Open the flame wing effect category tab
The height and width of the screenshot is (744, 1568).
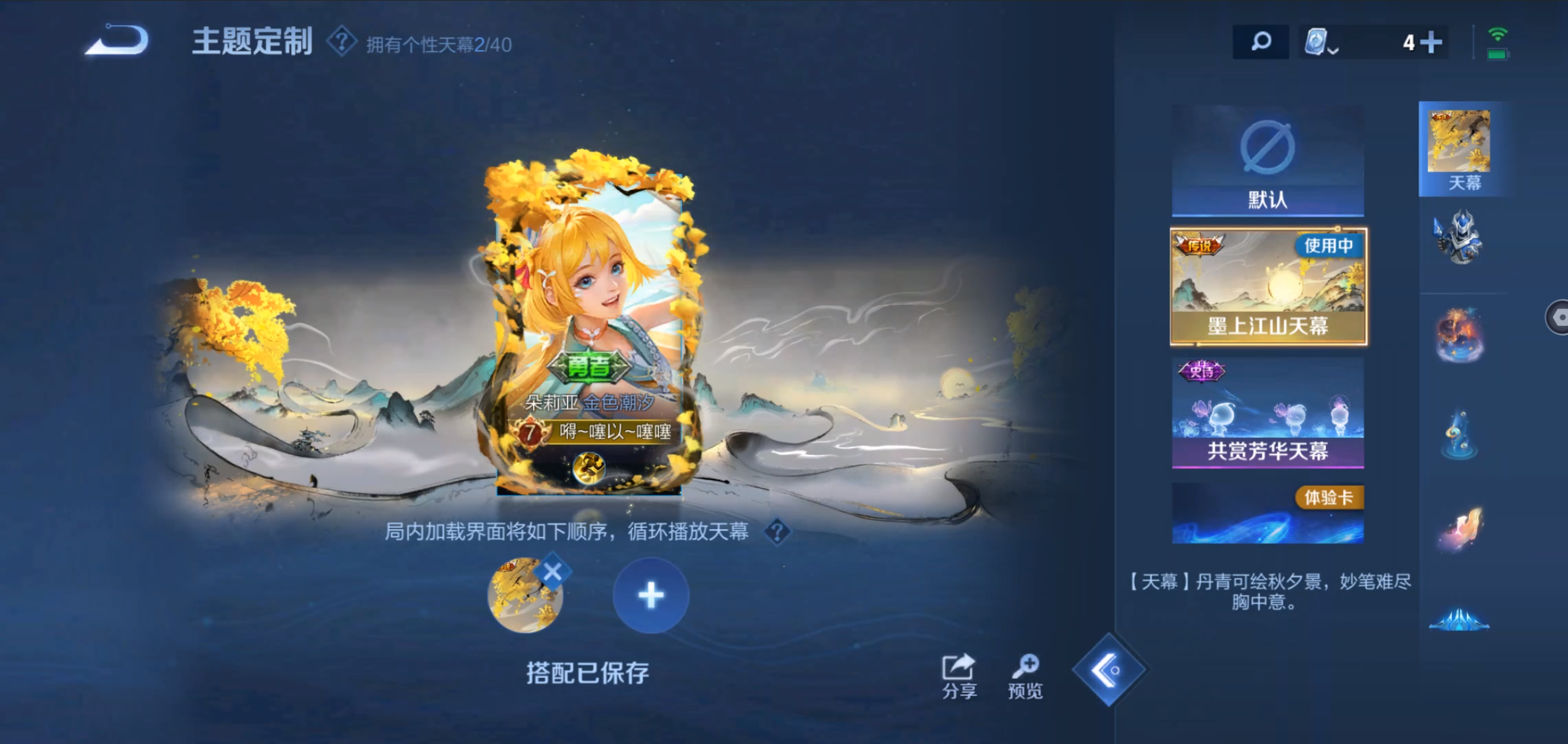point(1460,530)
